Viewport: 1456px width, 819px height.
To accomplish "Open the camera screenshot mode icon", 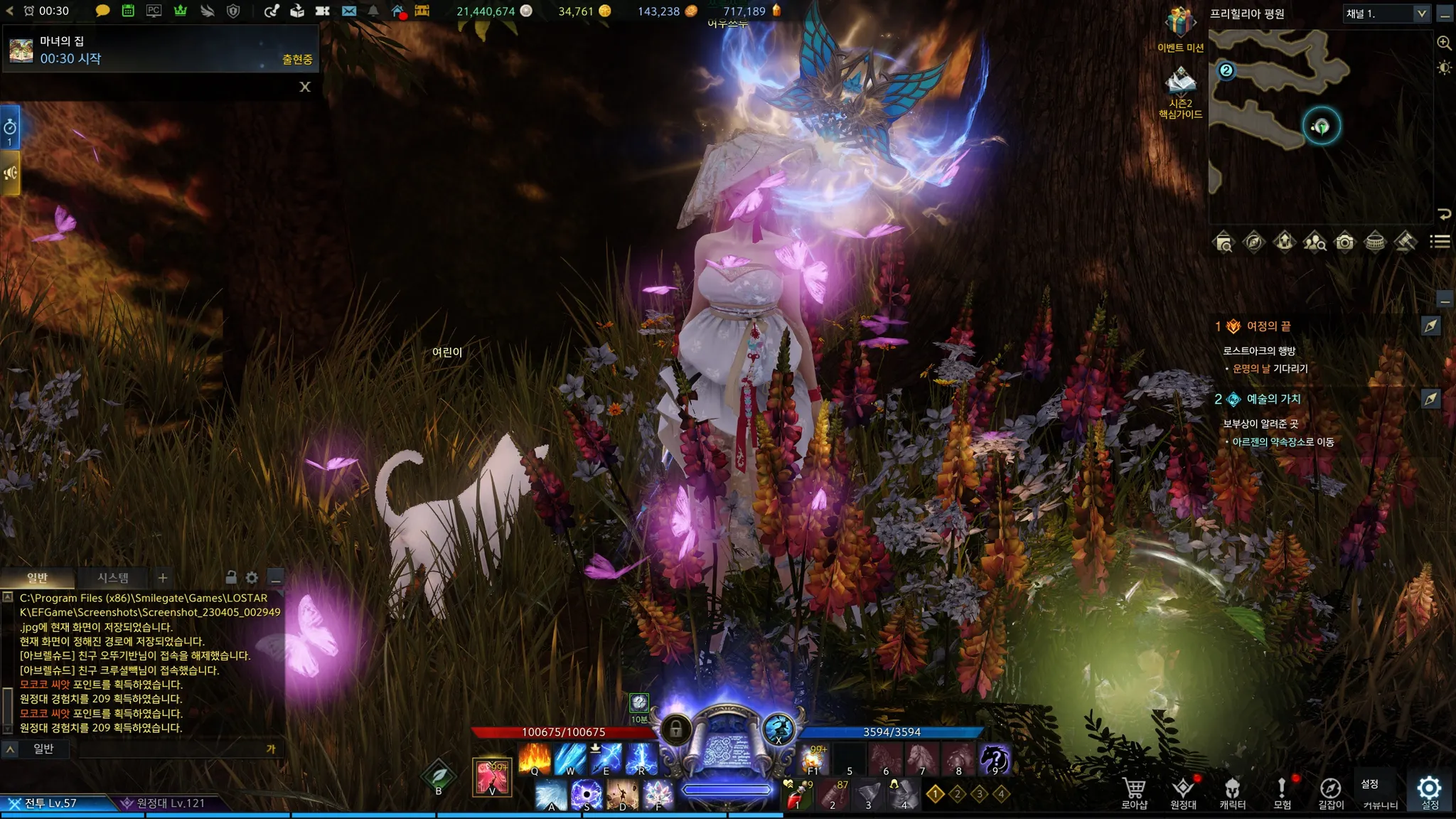I will tap(1344, 242).
